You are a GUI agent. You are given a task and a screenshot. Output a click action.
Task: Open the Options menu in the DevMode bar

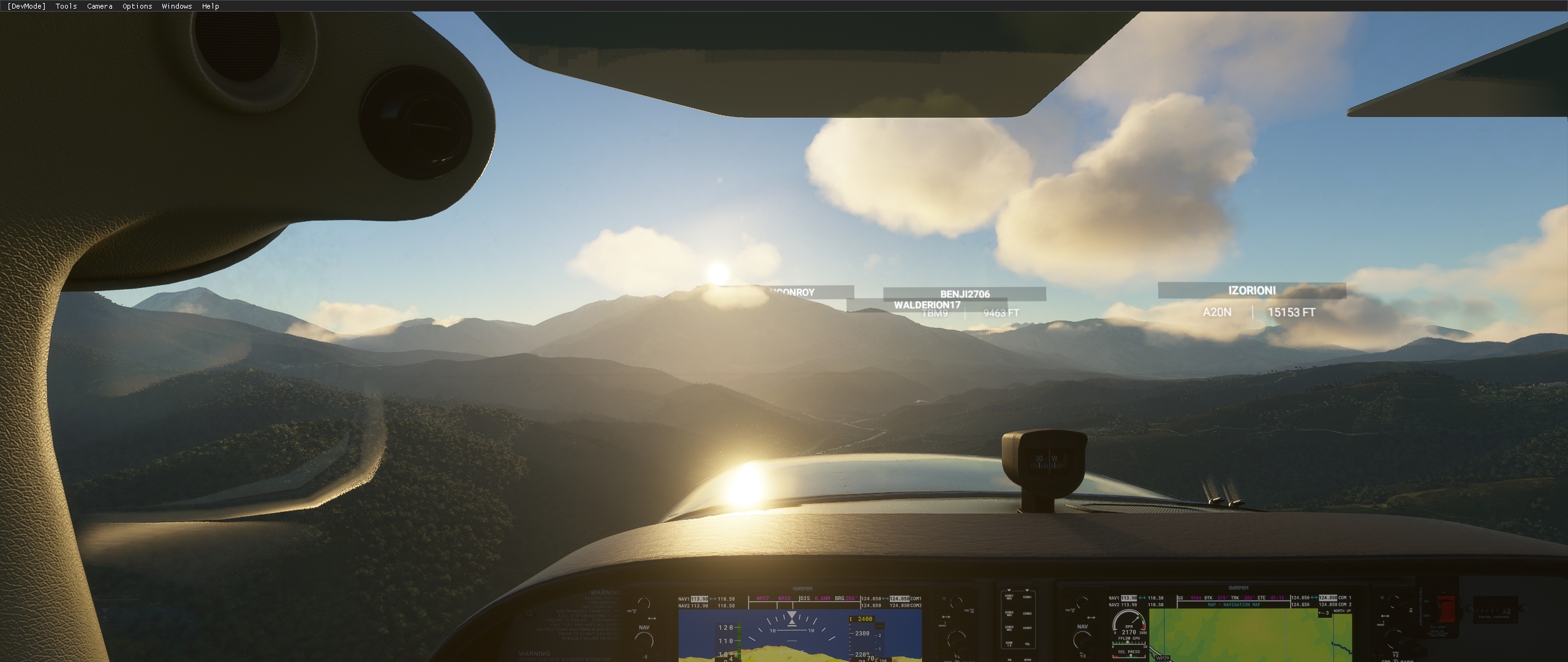pyautogui.click(x=136, y=6)
